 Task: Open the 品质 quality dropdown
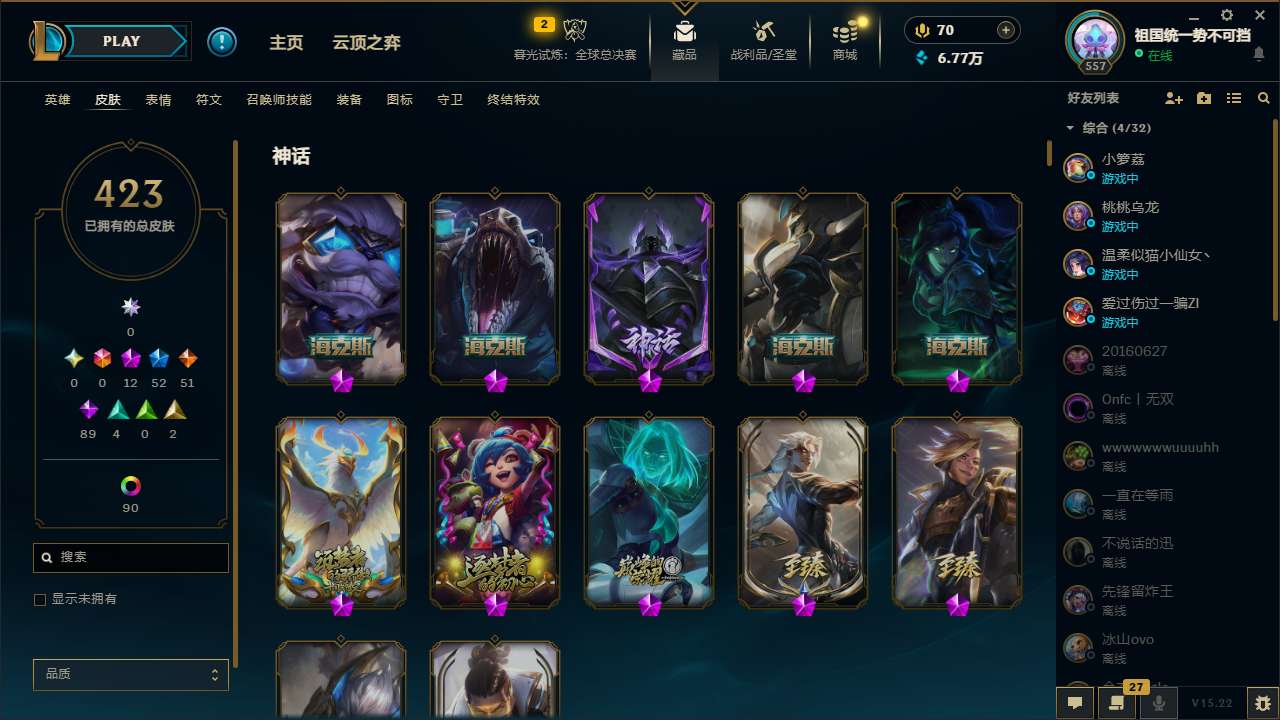[130, 674]
